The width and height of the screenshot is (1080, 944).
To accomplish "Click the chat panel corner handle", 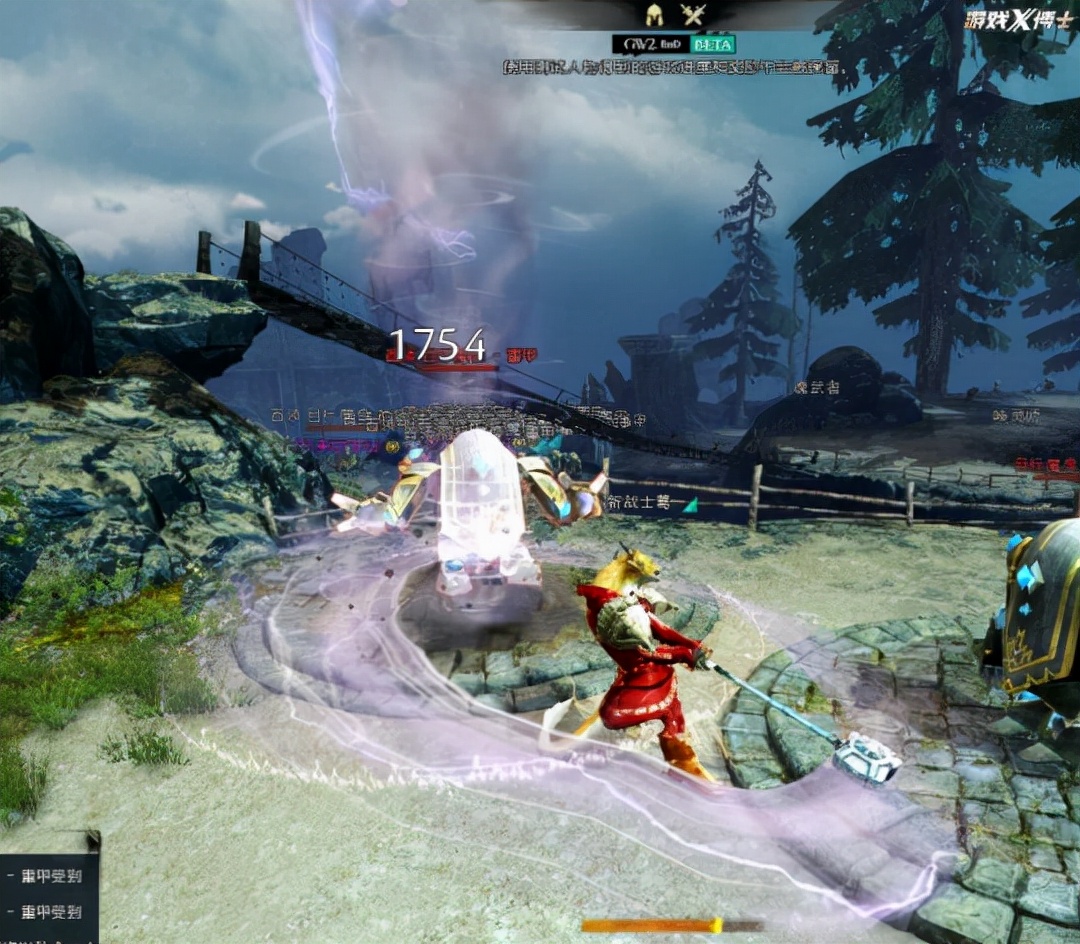I will pos(93,838).
